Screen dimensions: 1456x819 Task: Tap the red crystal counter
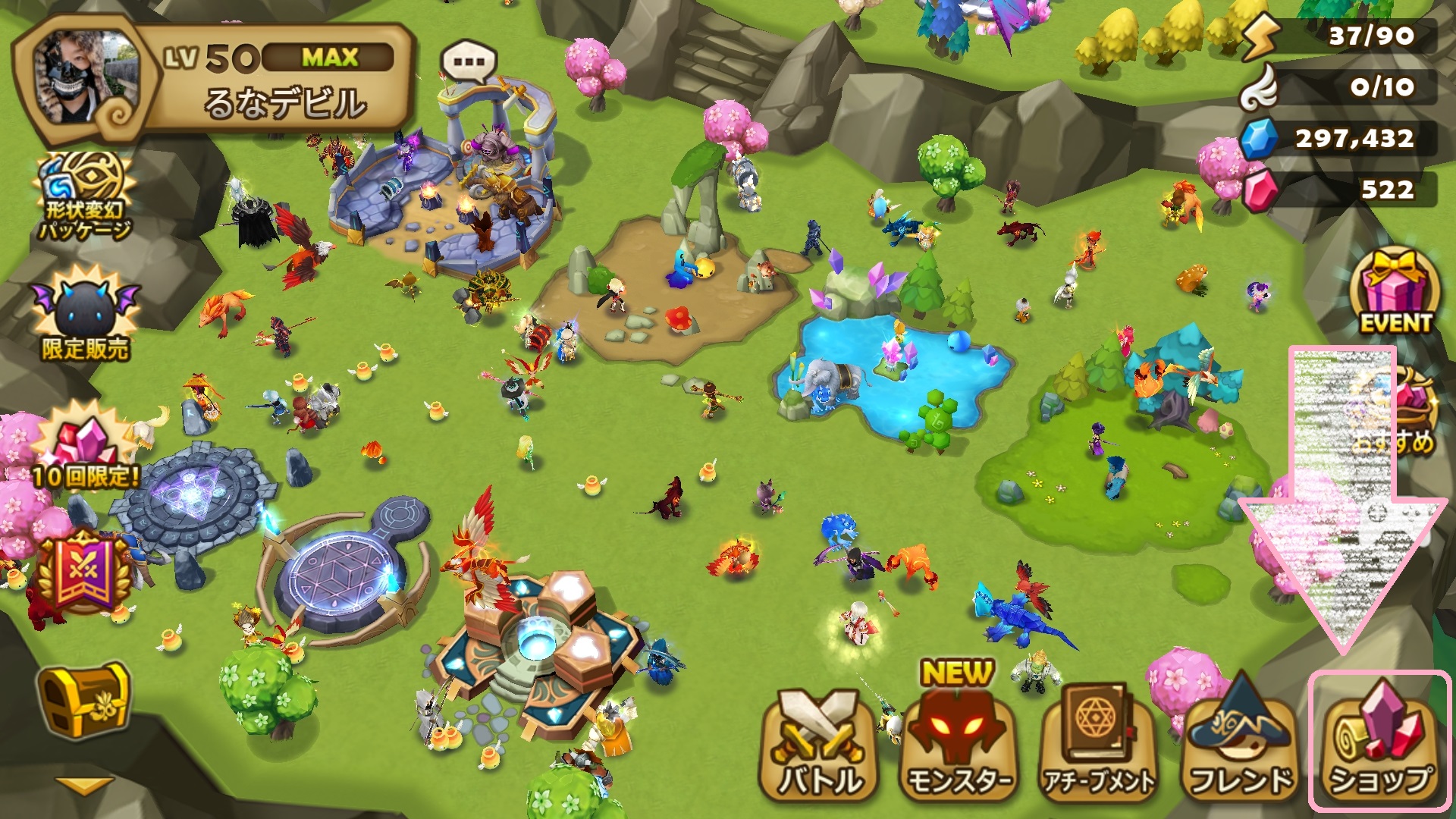point(1341,189)
